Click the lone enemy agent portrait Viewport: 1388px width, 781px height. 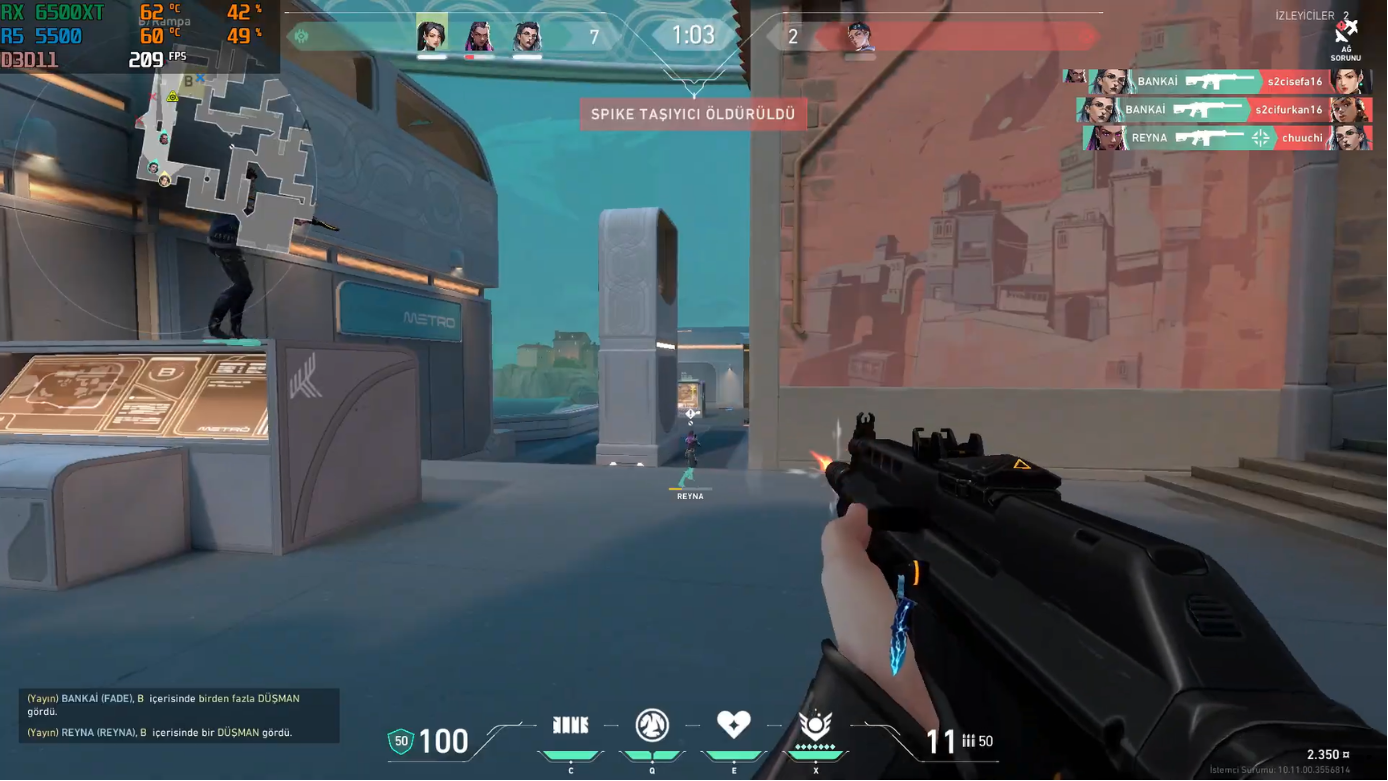(x=859, y=37)
